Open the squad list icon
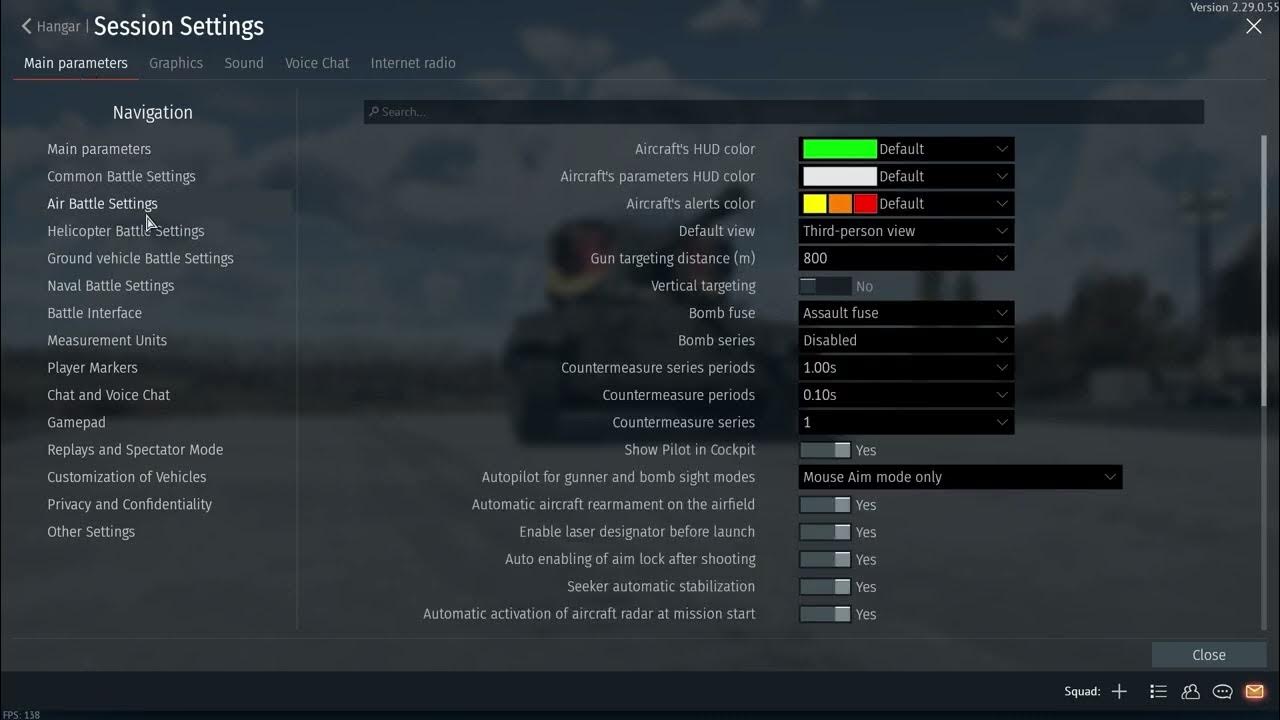The image size is (1280, 720). point(1158,691)
